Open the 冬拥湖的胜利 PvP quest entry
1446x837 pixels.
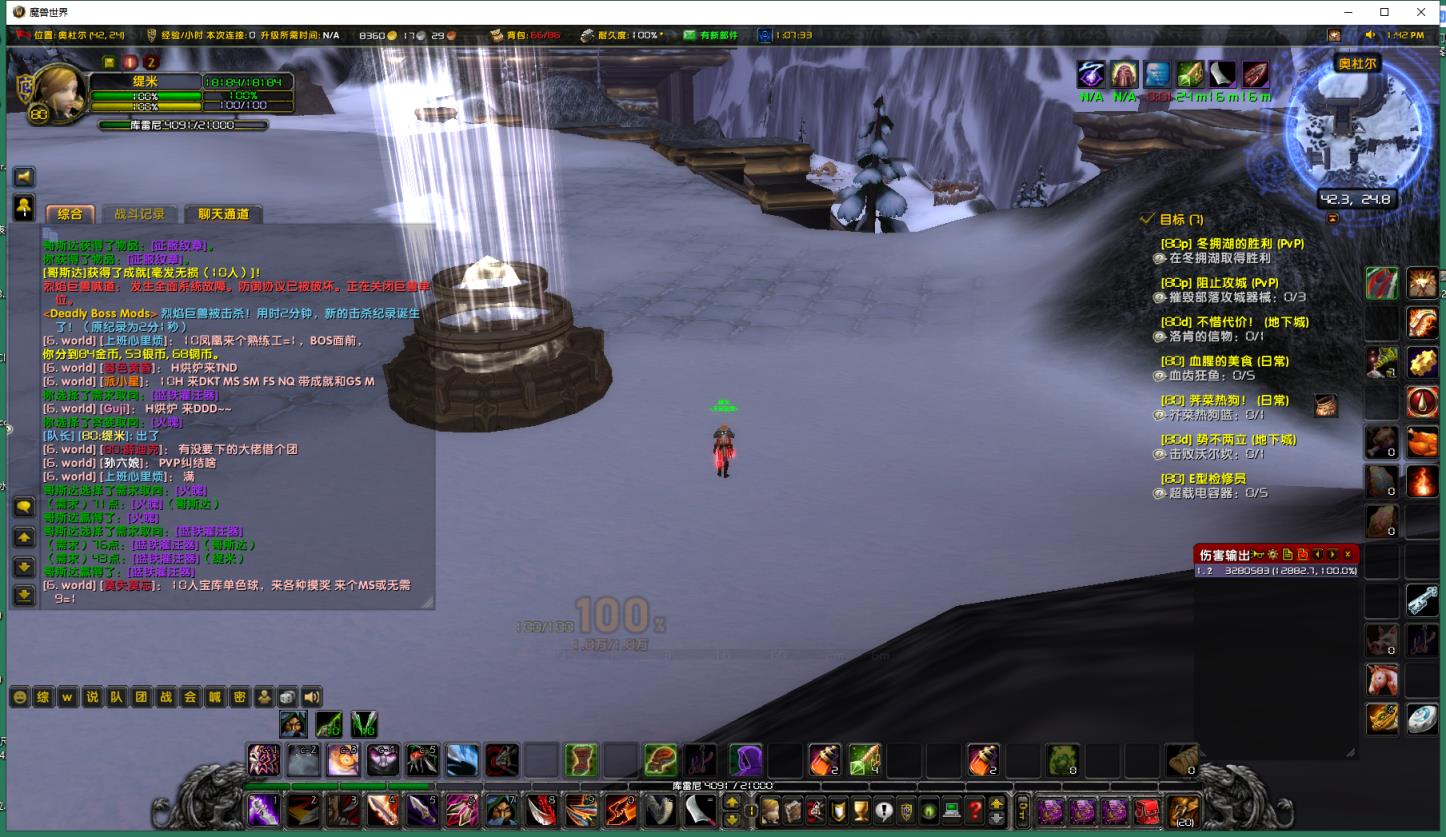coord(1231,244)
